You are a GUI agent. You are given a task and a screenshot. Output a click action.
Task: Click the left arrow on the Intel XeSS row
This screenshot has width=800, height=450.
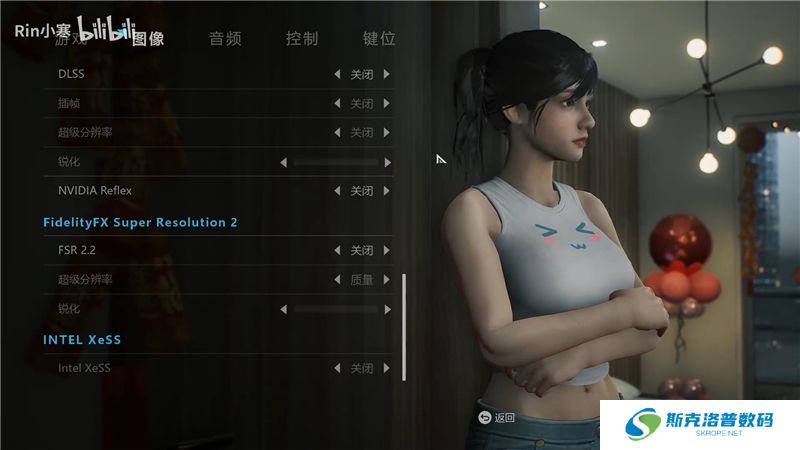point(337,368)
